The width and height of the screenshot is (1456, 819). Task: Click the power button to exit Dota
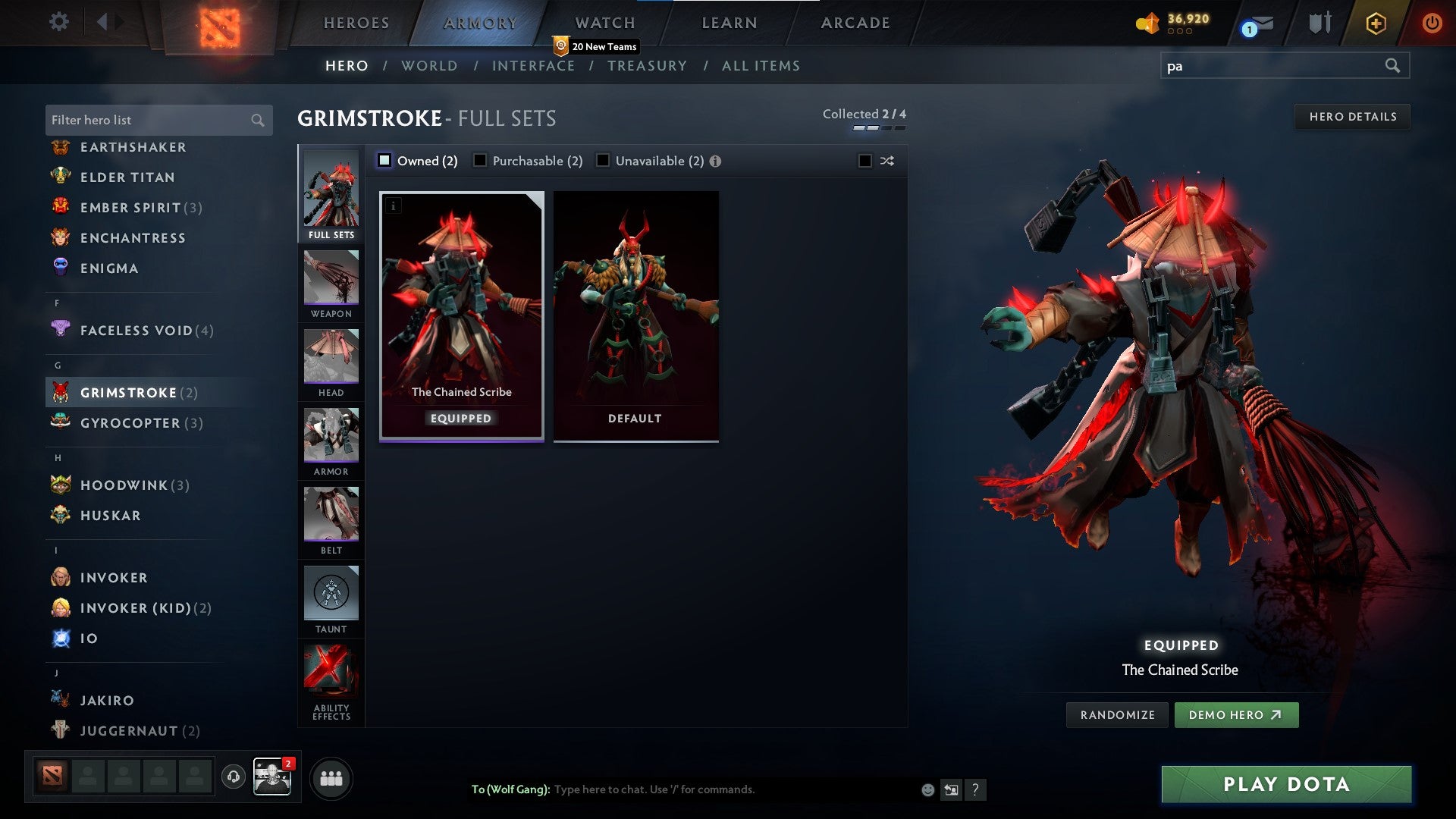pyautogui.click(x=1432, y=22)
